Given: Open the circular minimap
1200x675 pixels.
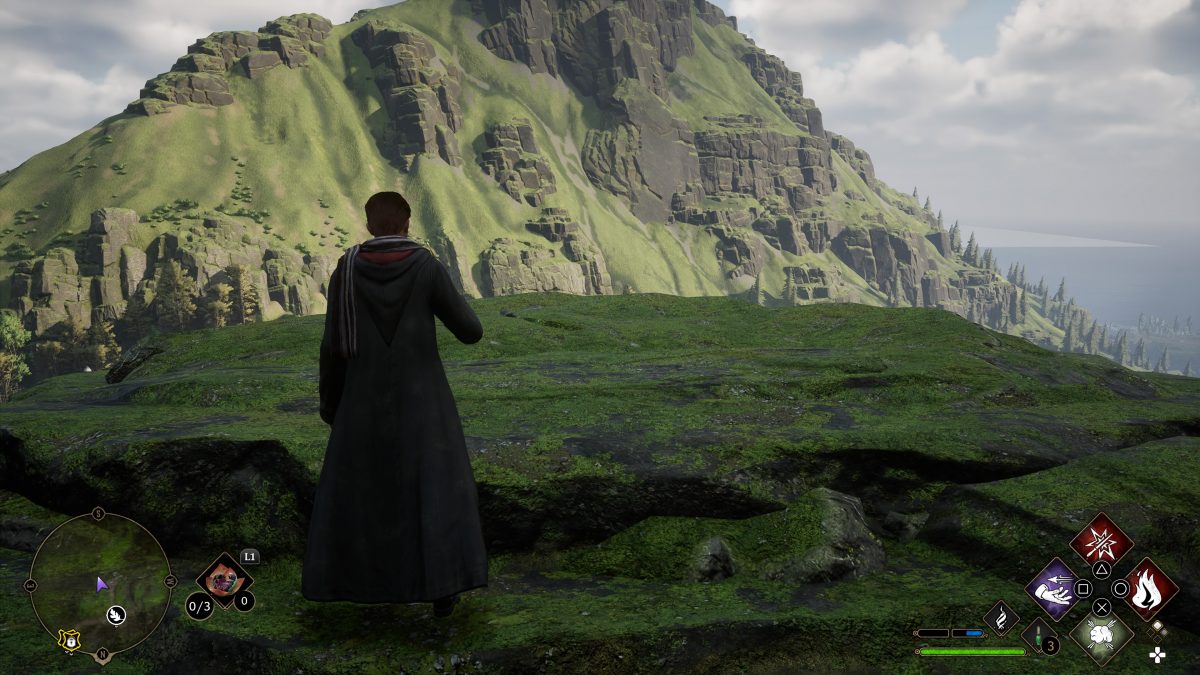Looking at the screenshot, I should click(99, 584).
